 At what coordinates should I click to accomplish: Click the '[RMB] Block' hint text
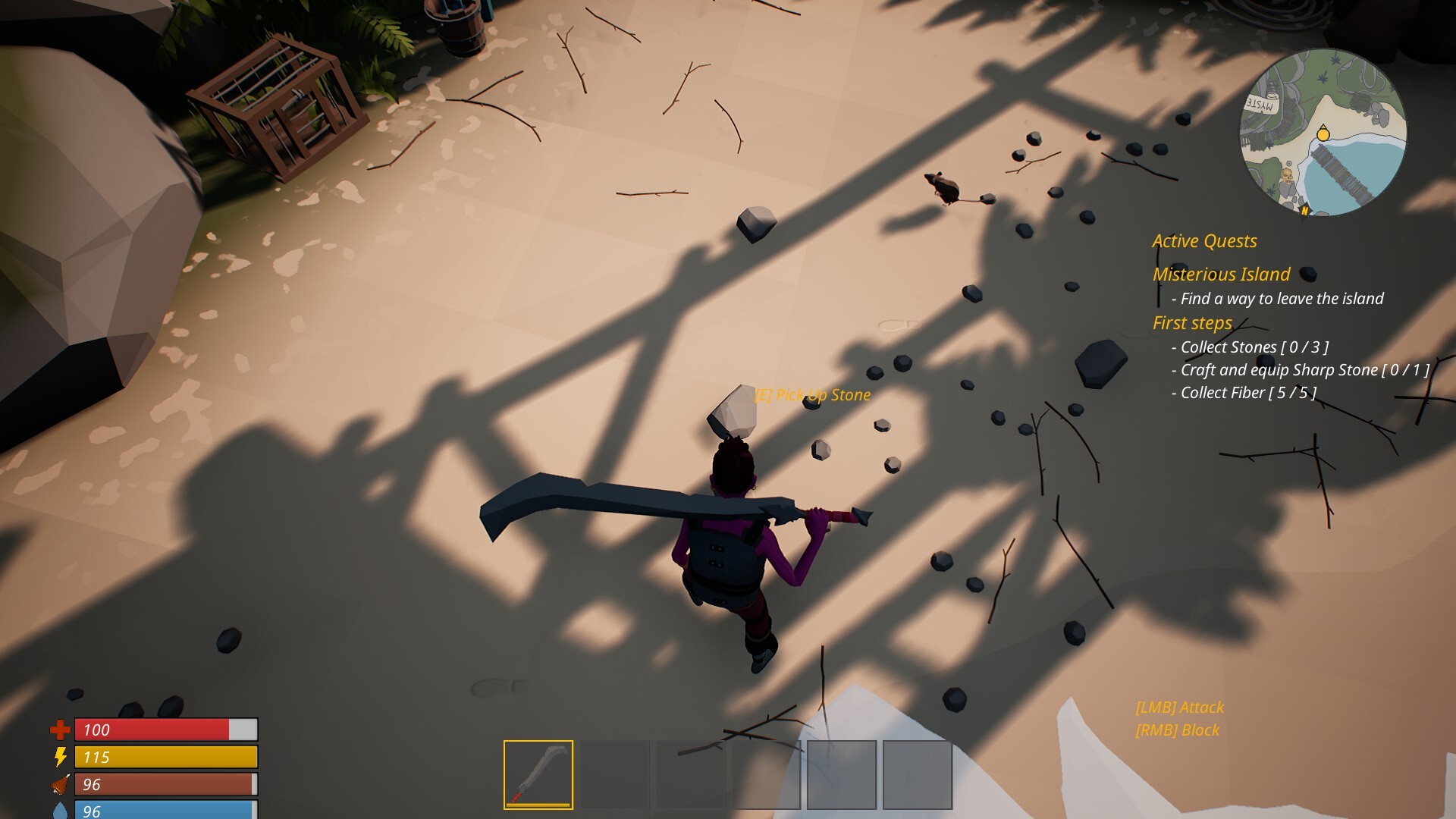[x=1176, y=730]
